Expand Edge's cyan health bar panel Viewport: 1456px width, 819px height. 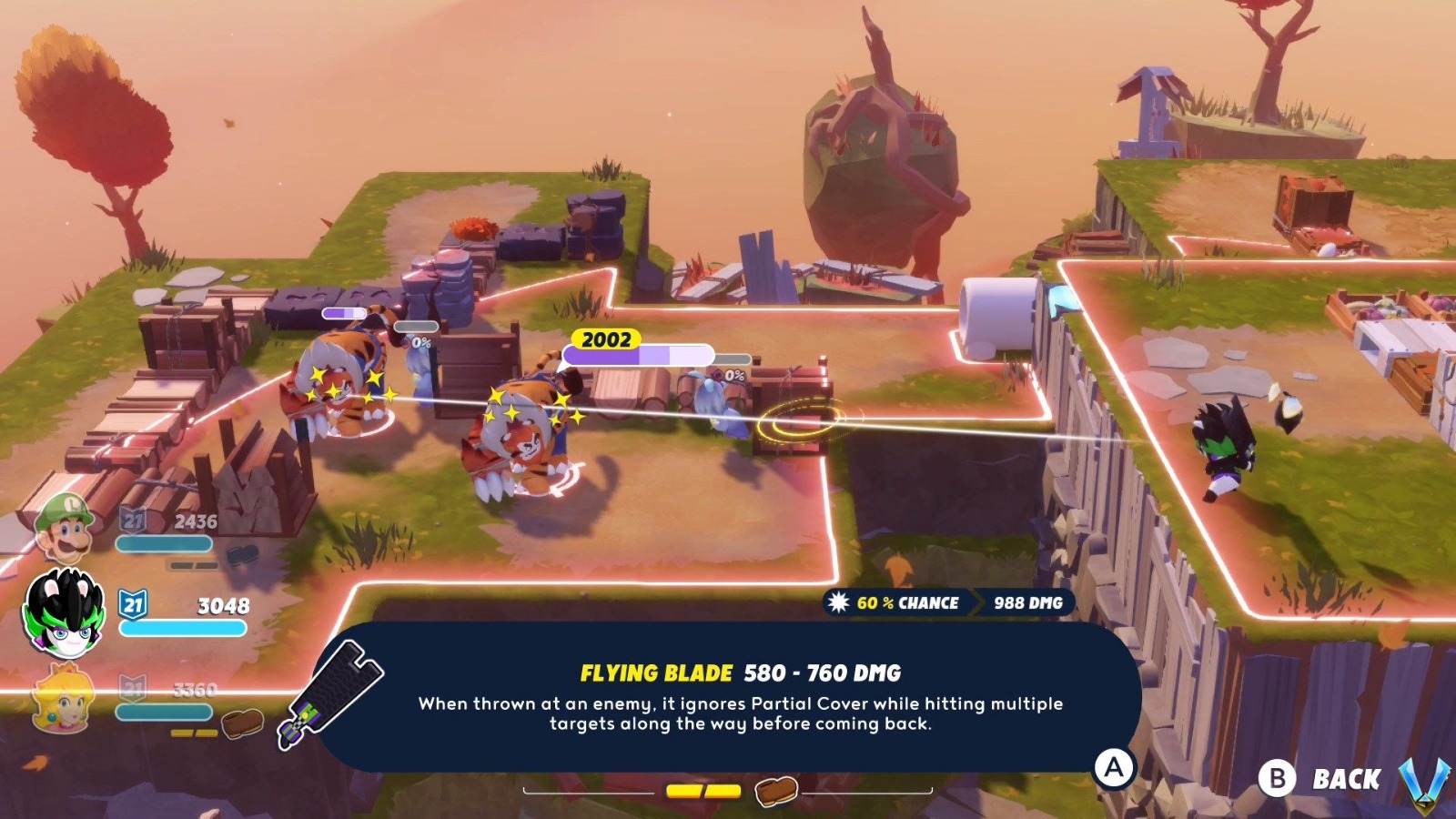tap(182, 628)
